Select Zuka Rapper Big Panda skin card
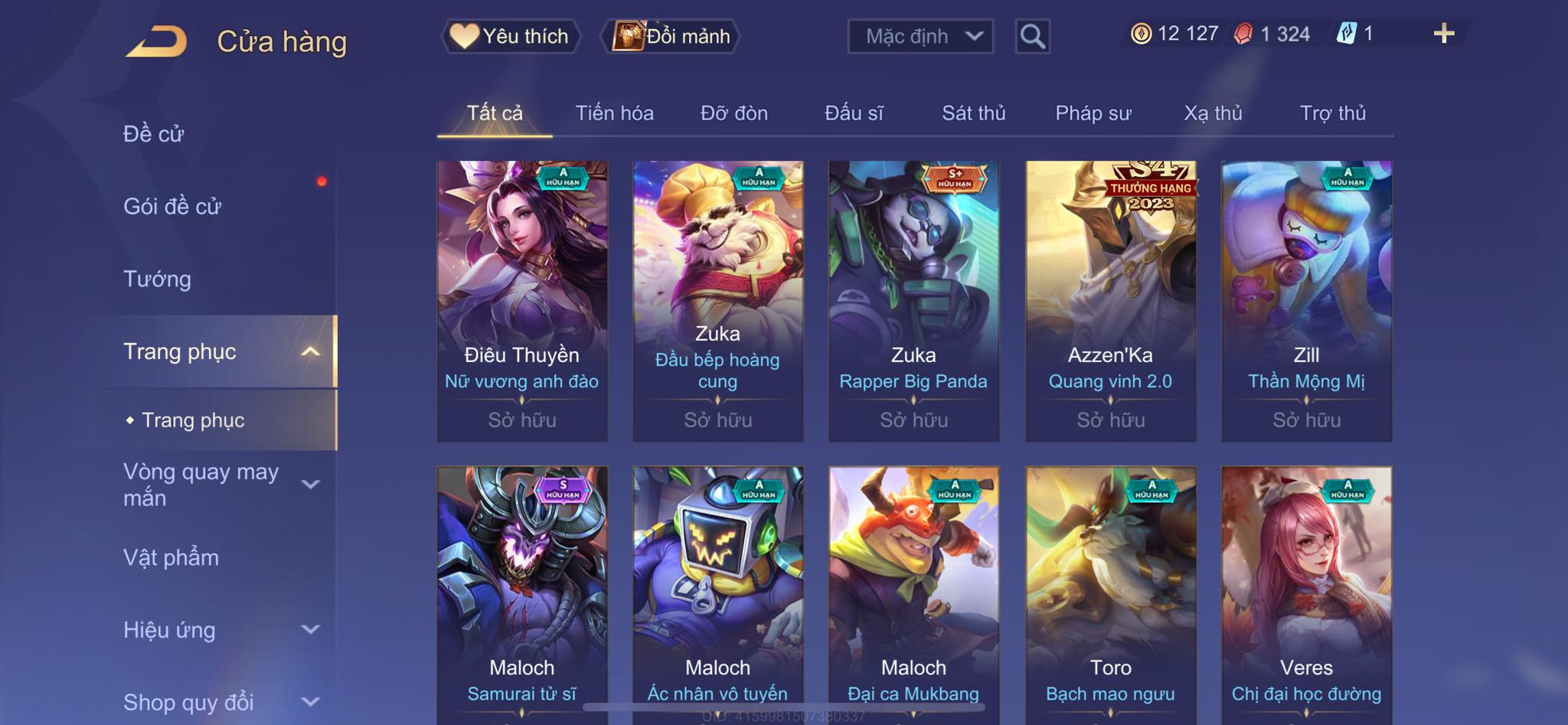 [913, 300]
